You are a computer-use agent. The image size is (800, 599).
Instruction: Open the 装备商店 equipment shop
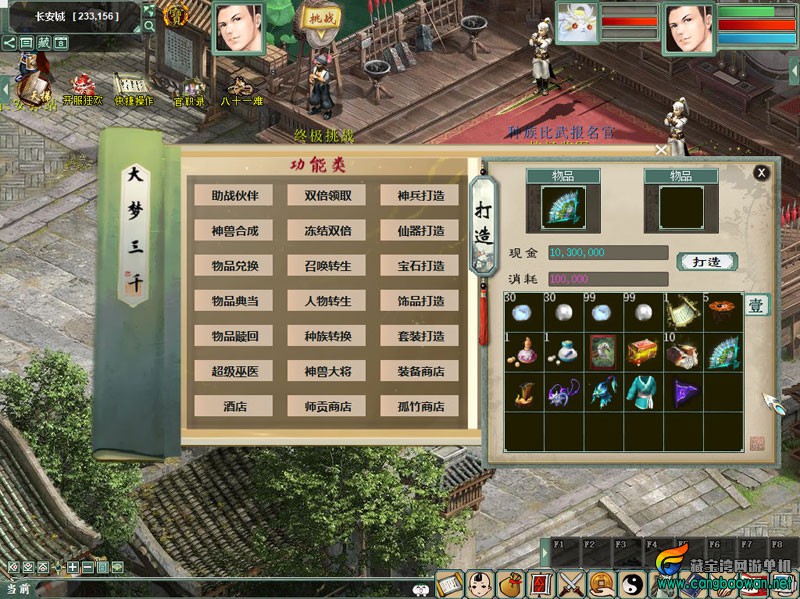click(420, 371)
